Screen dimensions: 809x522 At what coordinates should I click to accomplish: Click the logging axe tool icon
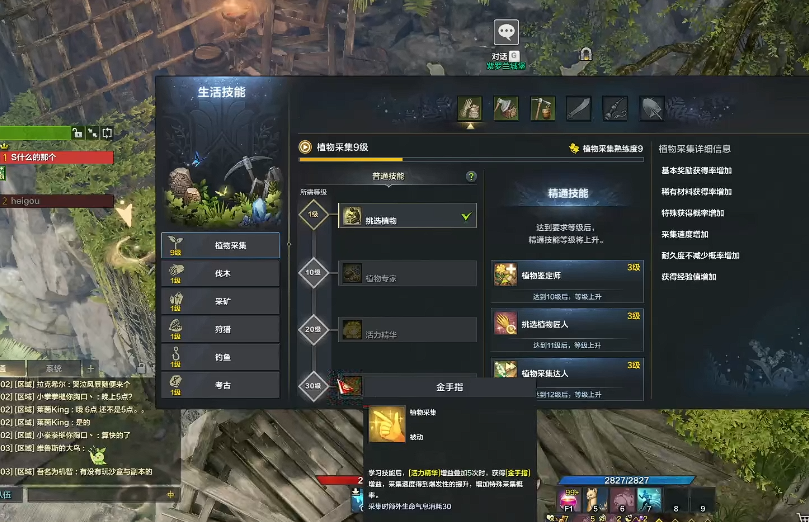point(506,108)
